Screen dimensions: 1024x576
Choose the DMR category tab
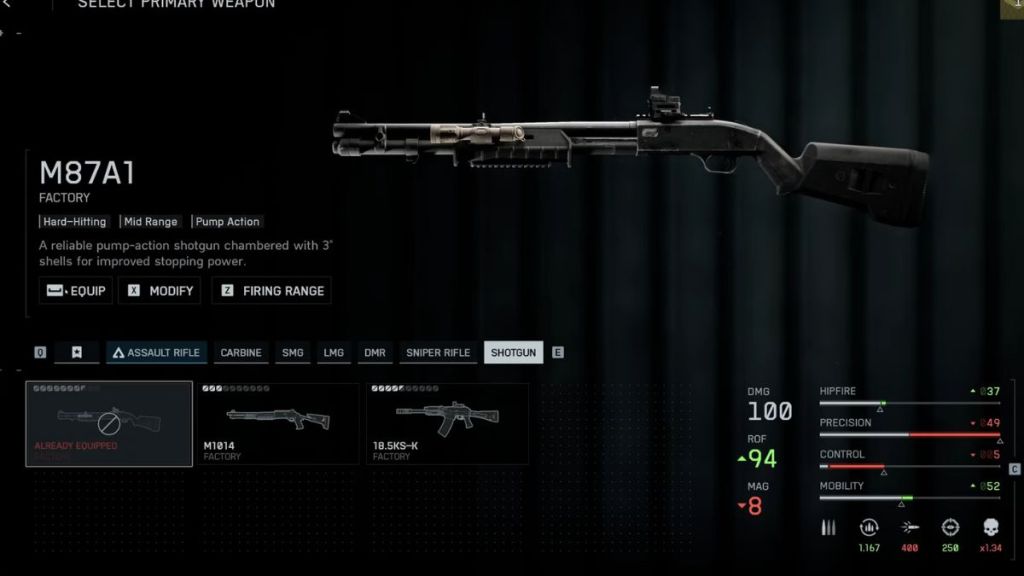[x=374, y=353]
